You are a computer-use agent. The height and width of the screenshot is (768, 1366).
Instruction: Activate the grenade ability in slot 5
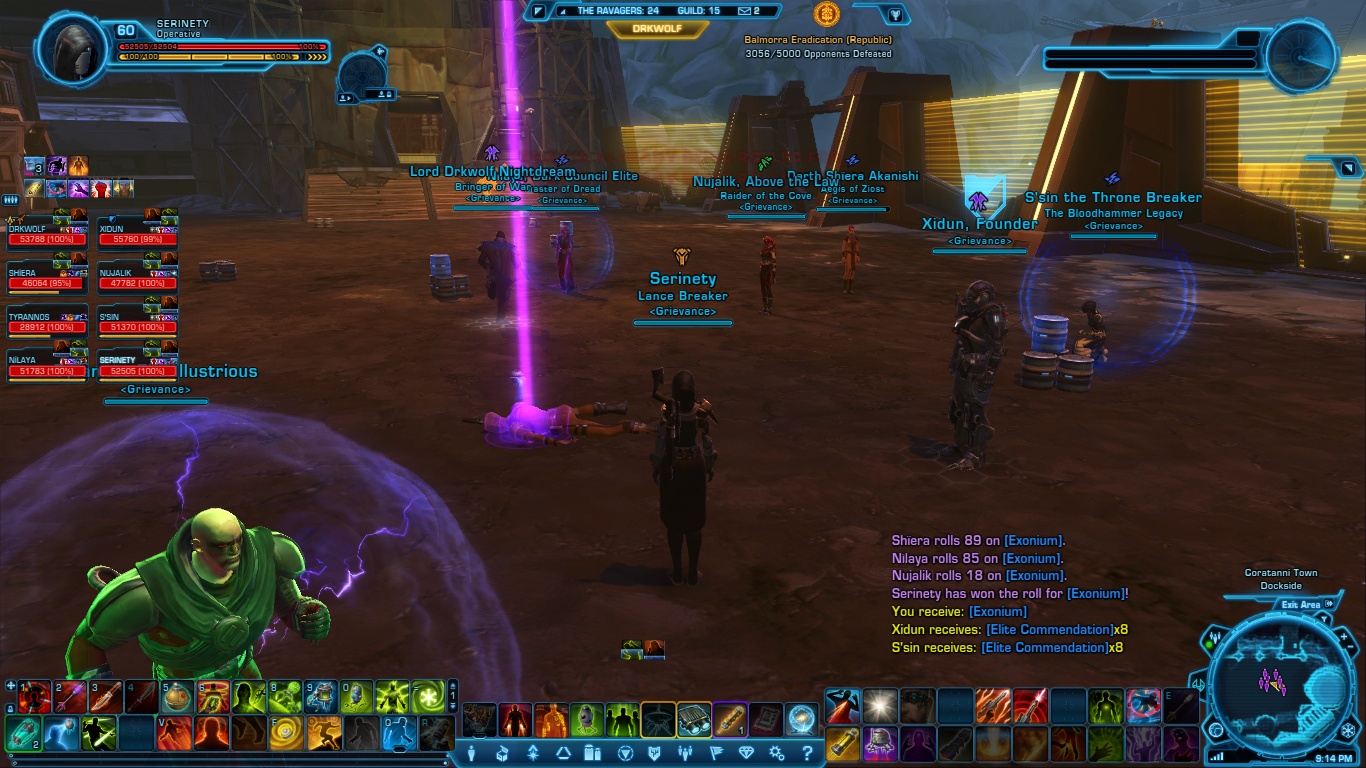point(177,696)
